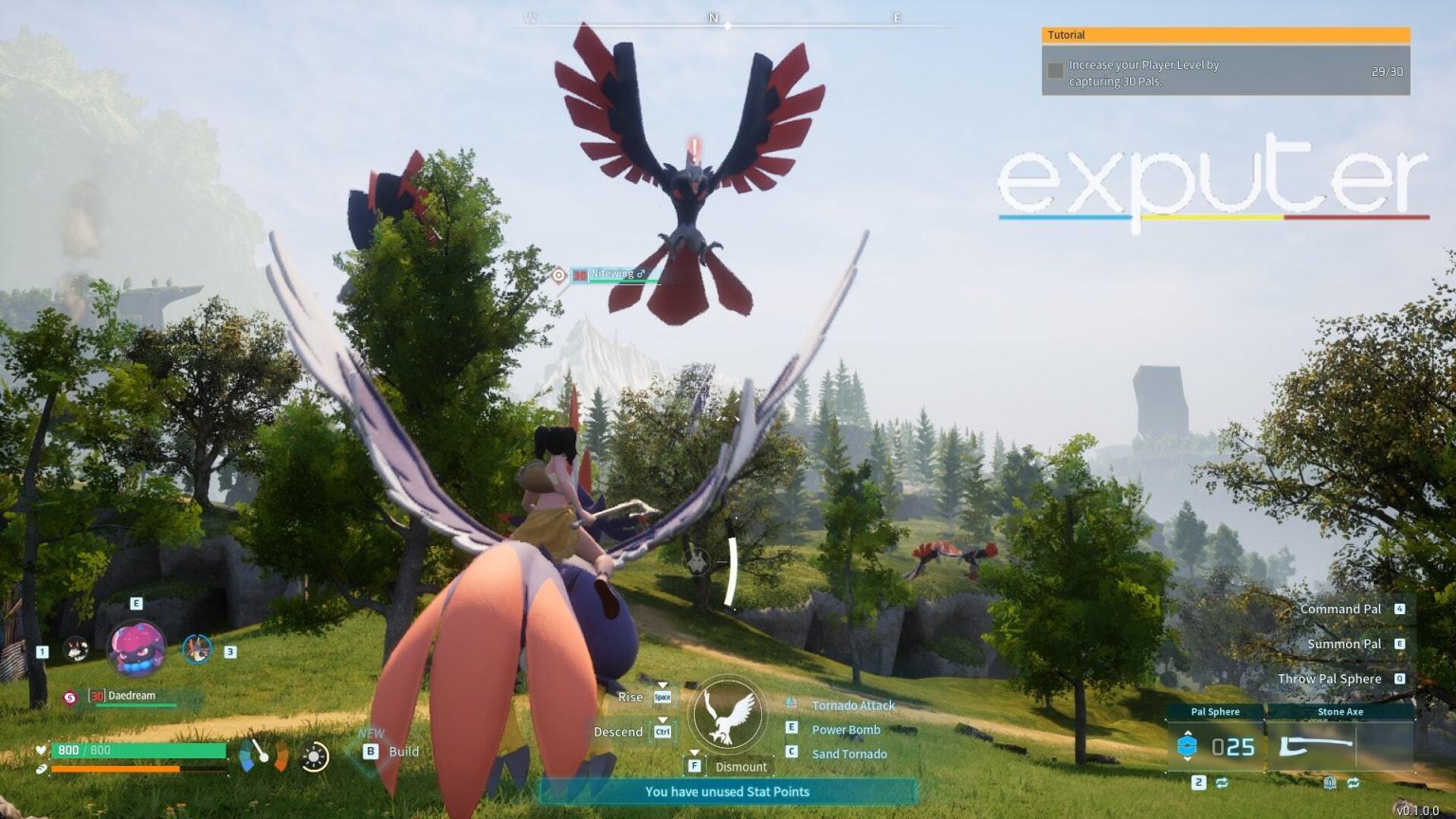Click Daedream's dark element icon
1456x819 pixels.
coord(70,697)
